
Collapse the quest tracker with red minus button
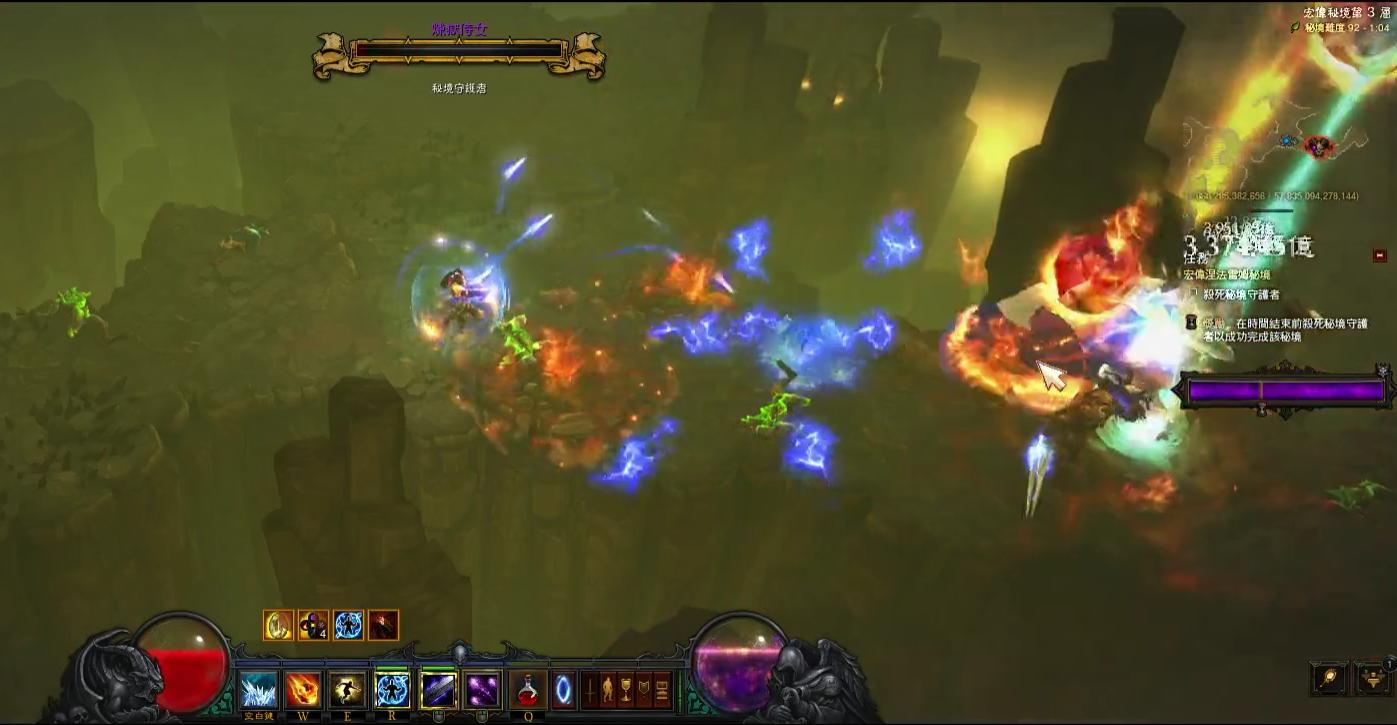pyautogui.click(x=1381, y=255)
